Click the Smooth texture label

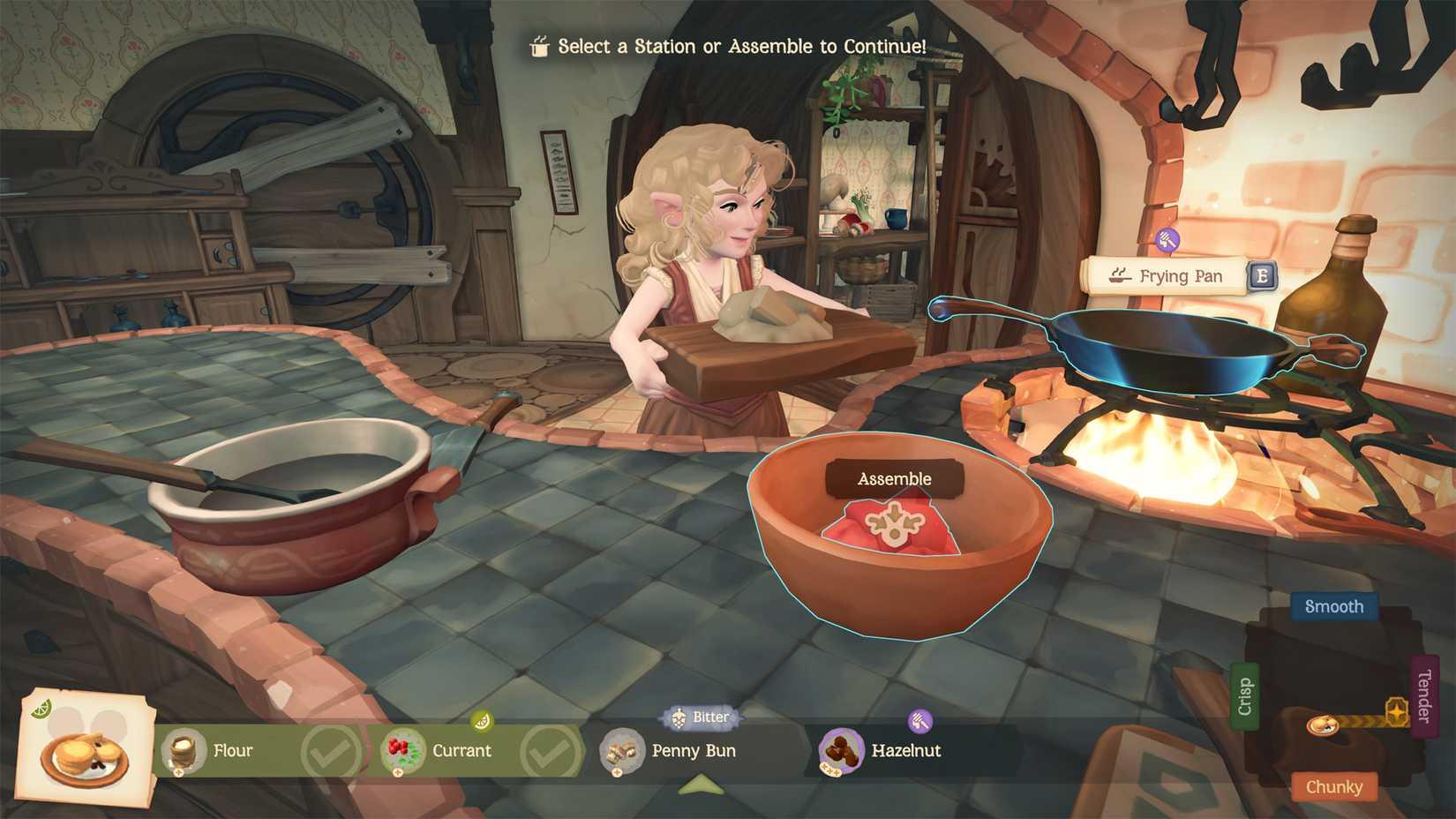(1333, 606)
